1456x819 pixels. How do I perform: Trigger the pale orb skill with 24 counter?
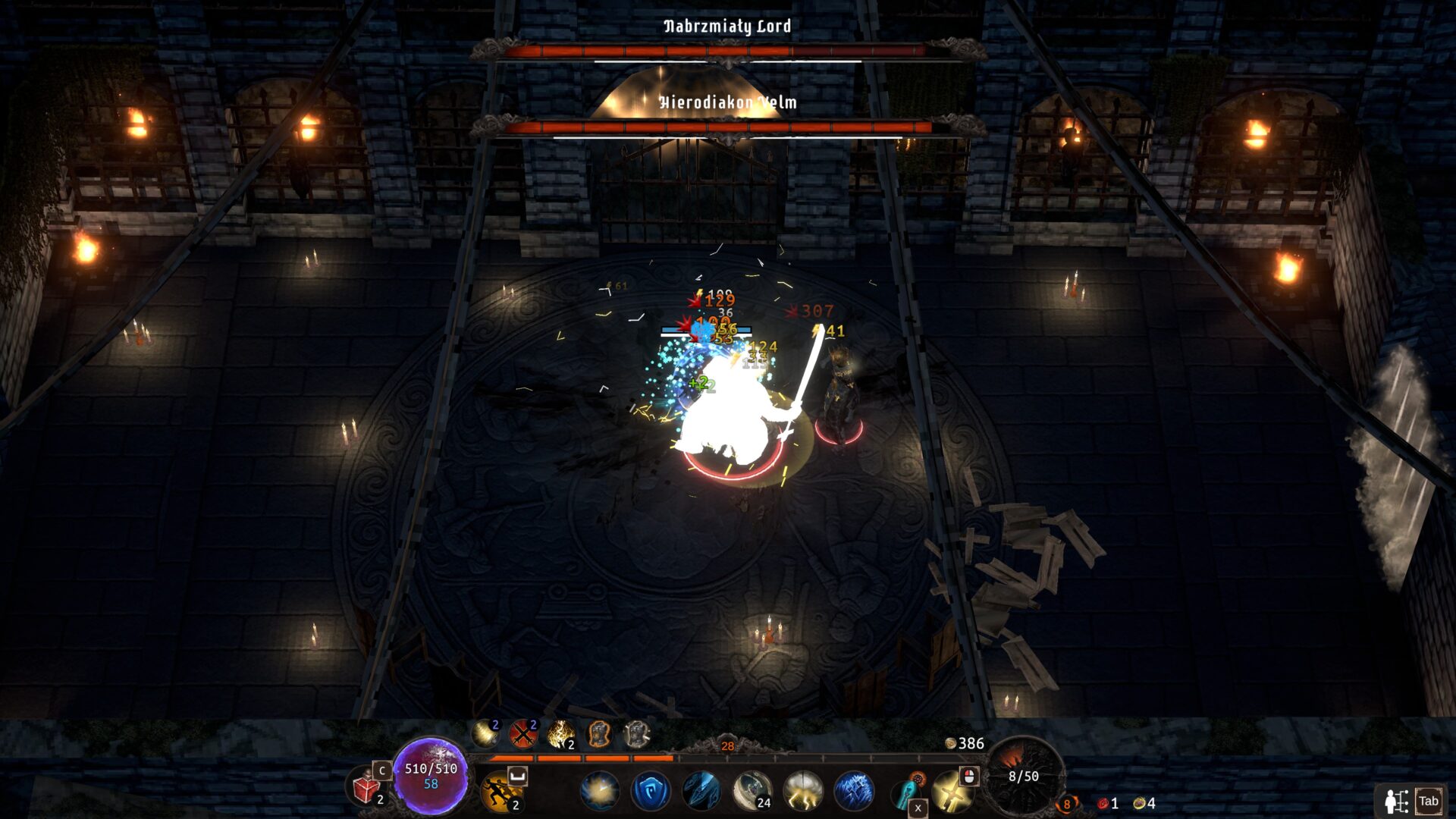pos(752,790)
